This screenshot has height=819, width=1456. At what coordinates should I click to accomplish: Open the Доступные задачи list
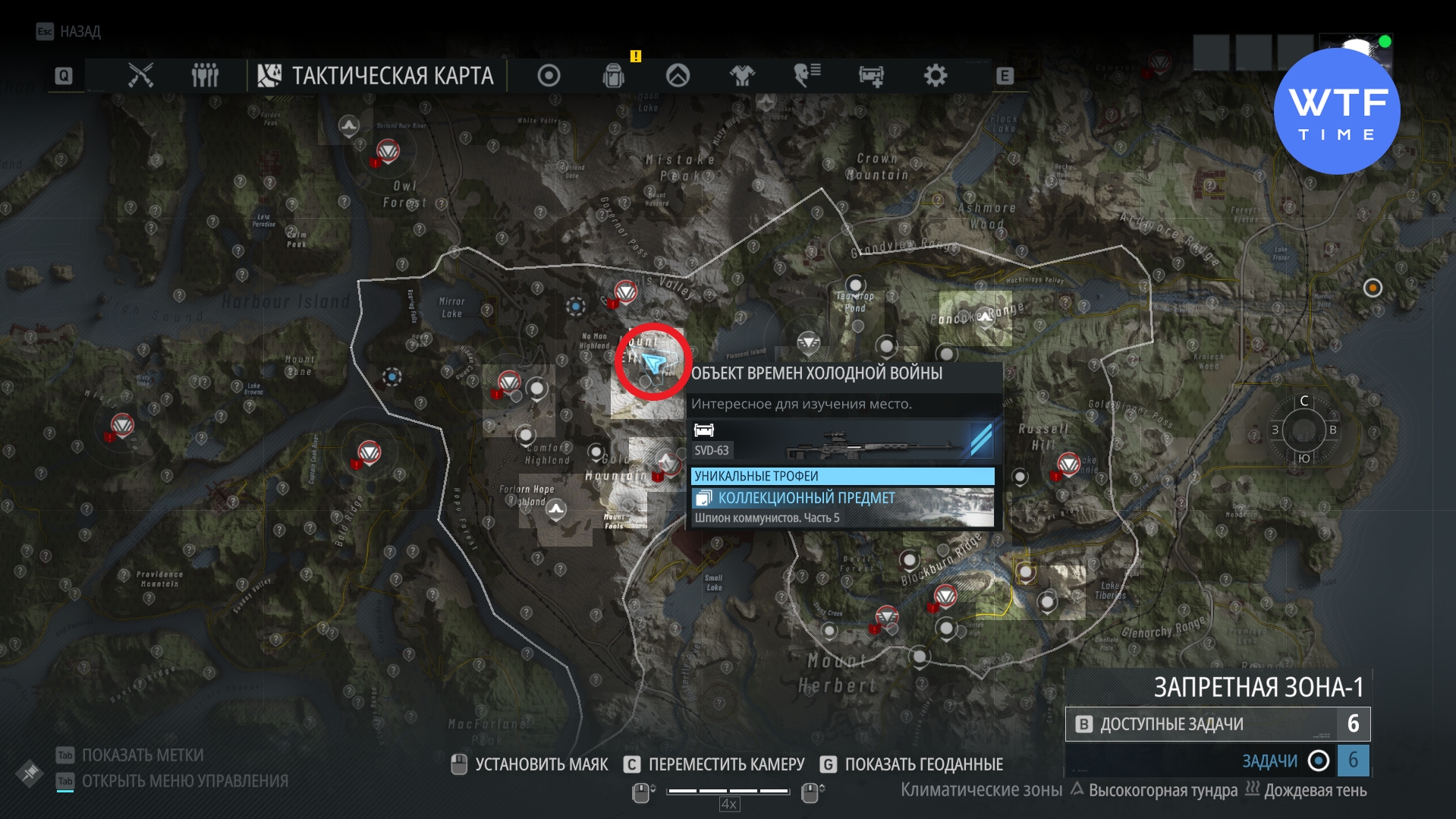(x=1217, y=724)
